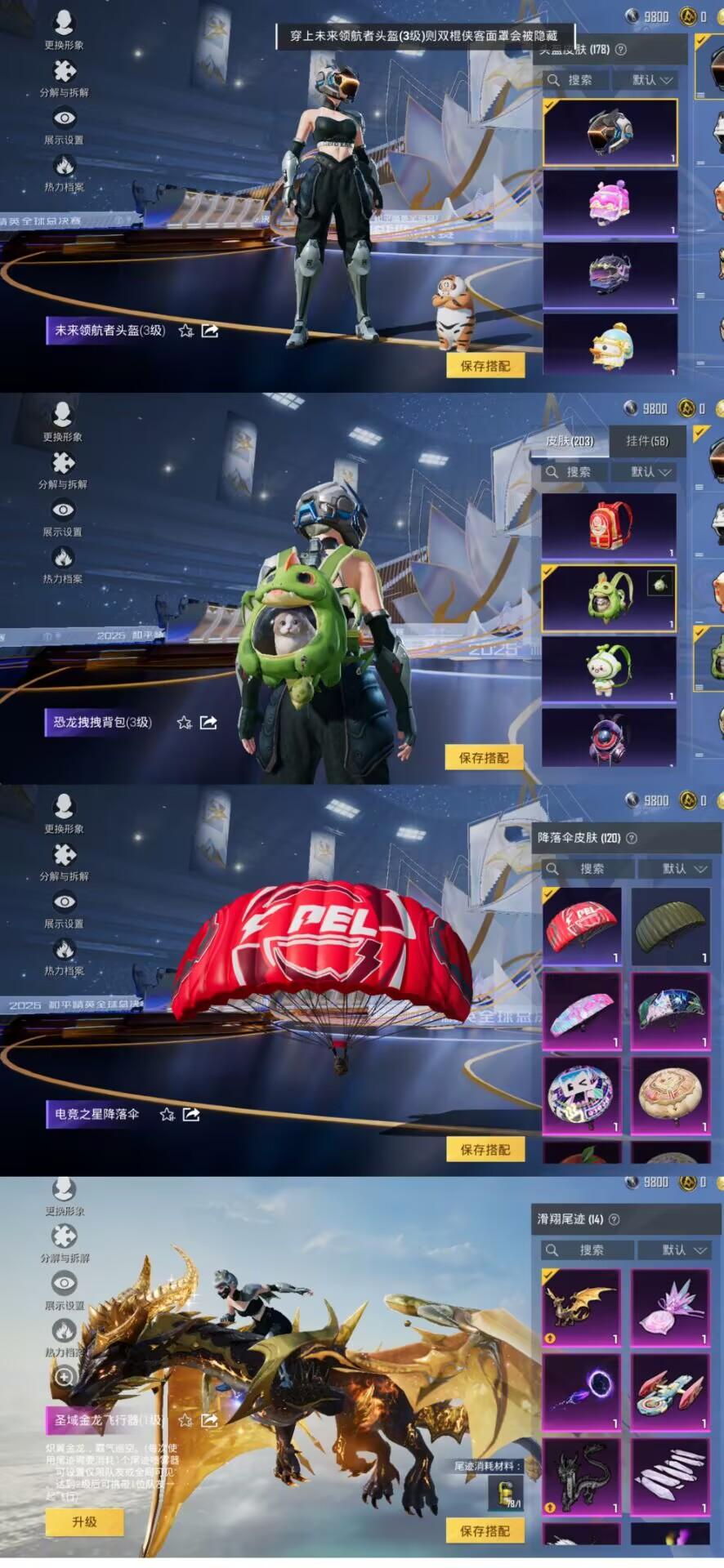Favorite the 未来领航者头盔(3级) with the star
Viewport: 724px width, 1568px height.
(186, 331)
